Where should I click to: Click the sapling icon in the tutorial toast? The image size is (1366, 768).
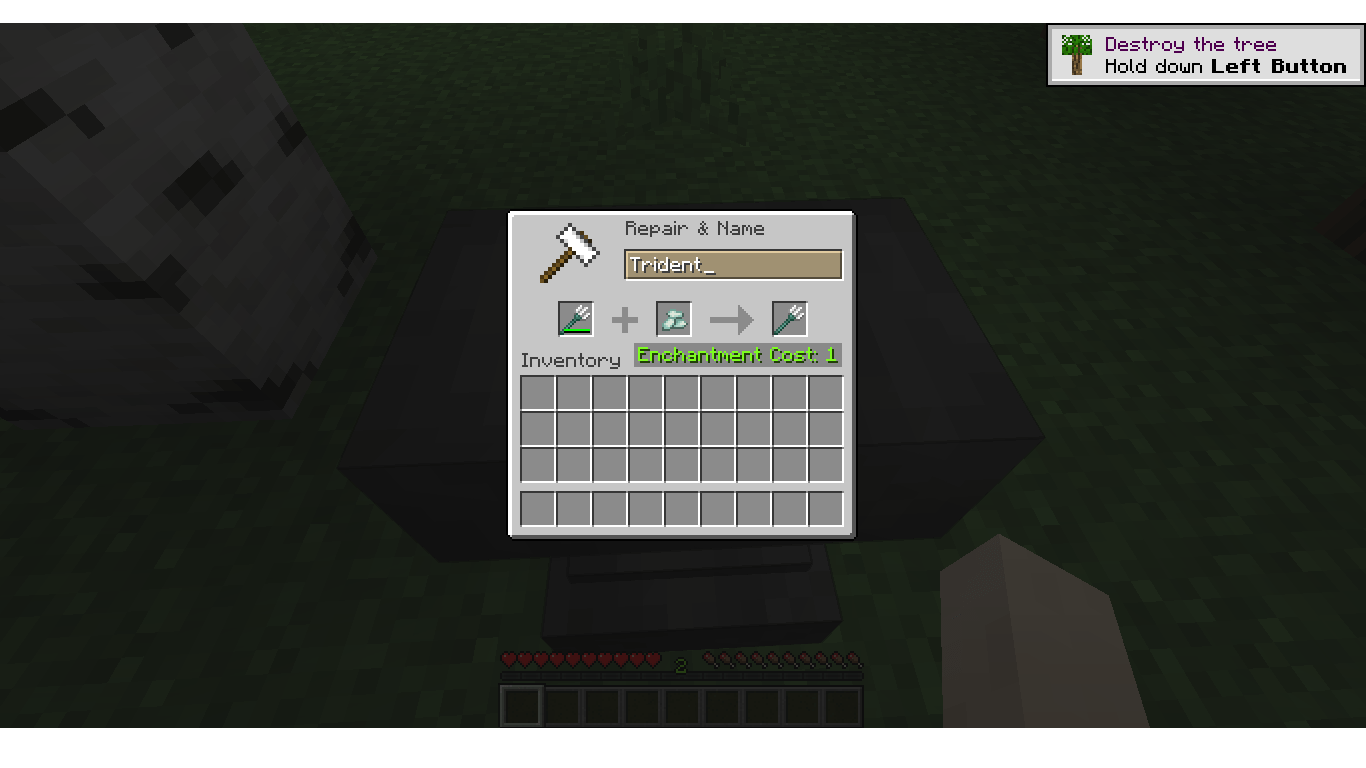(x=1076, y=55)
